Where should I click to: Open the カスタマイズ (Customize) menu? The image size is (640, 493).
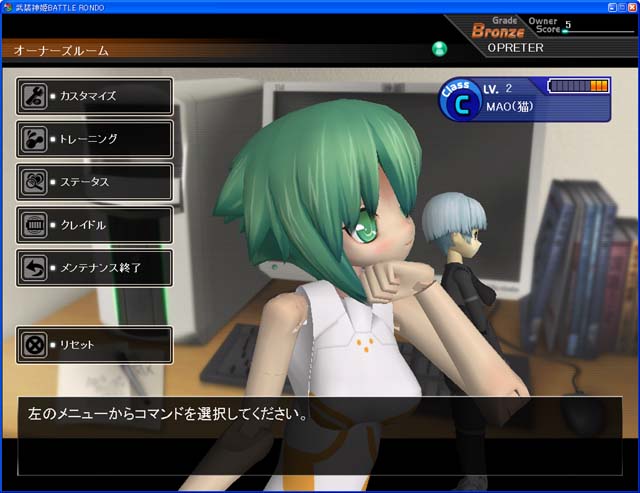pyautogui.click(x=94, y=96)
